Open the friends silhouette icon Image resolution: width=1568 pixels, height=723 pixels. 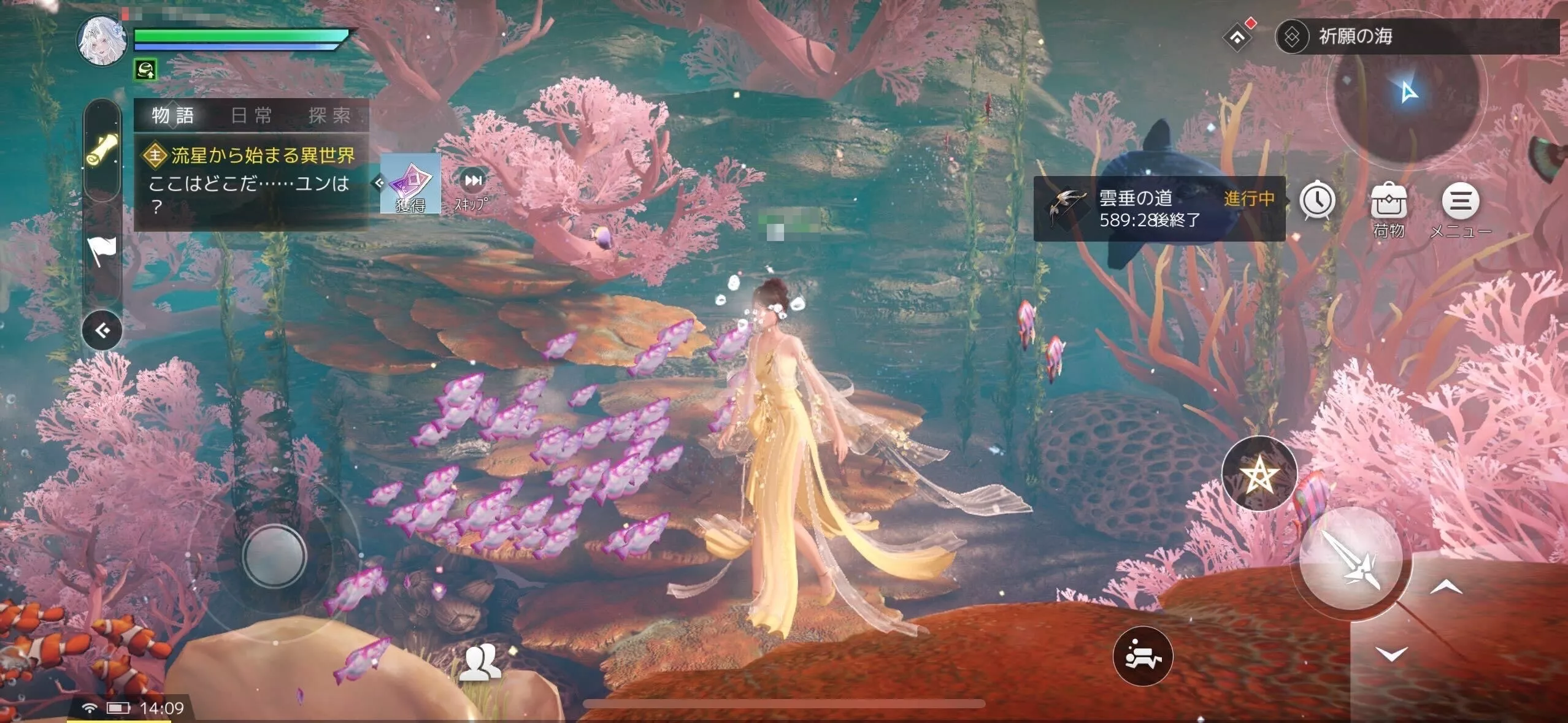point(480,664)
